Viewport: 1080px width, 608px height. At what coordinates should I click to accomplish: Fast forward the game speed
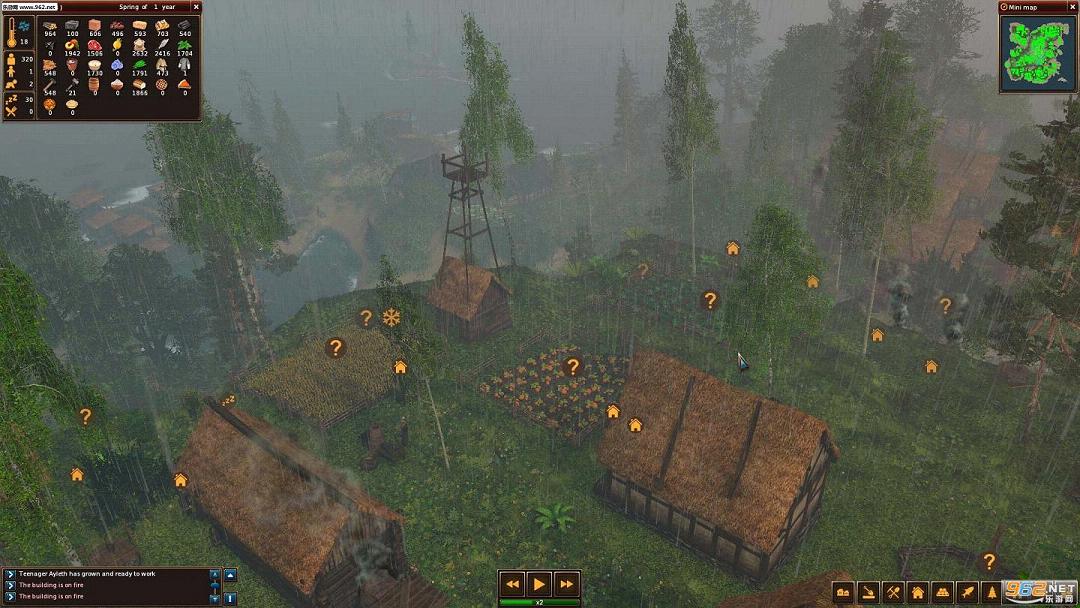coord(566,584)
